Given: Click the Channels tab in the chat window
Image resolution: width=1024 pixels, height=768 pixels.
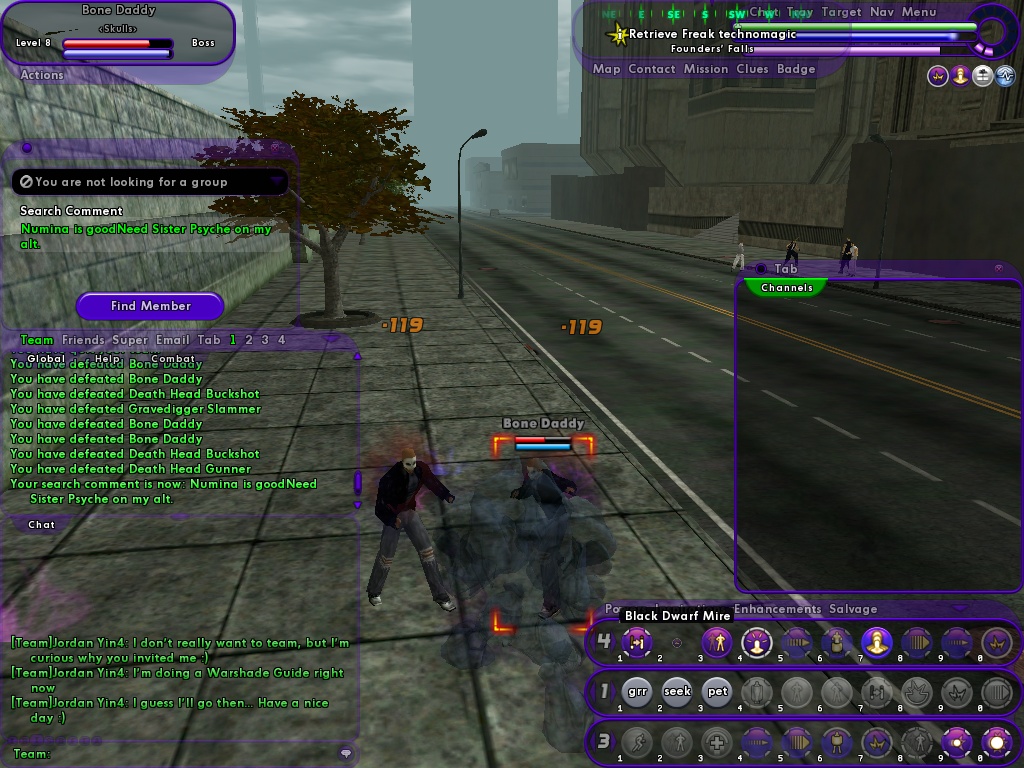Looking at the screenshot, I should click(787, 288).
